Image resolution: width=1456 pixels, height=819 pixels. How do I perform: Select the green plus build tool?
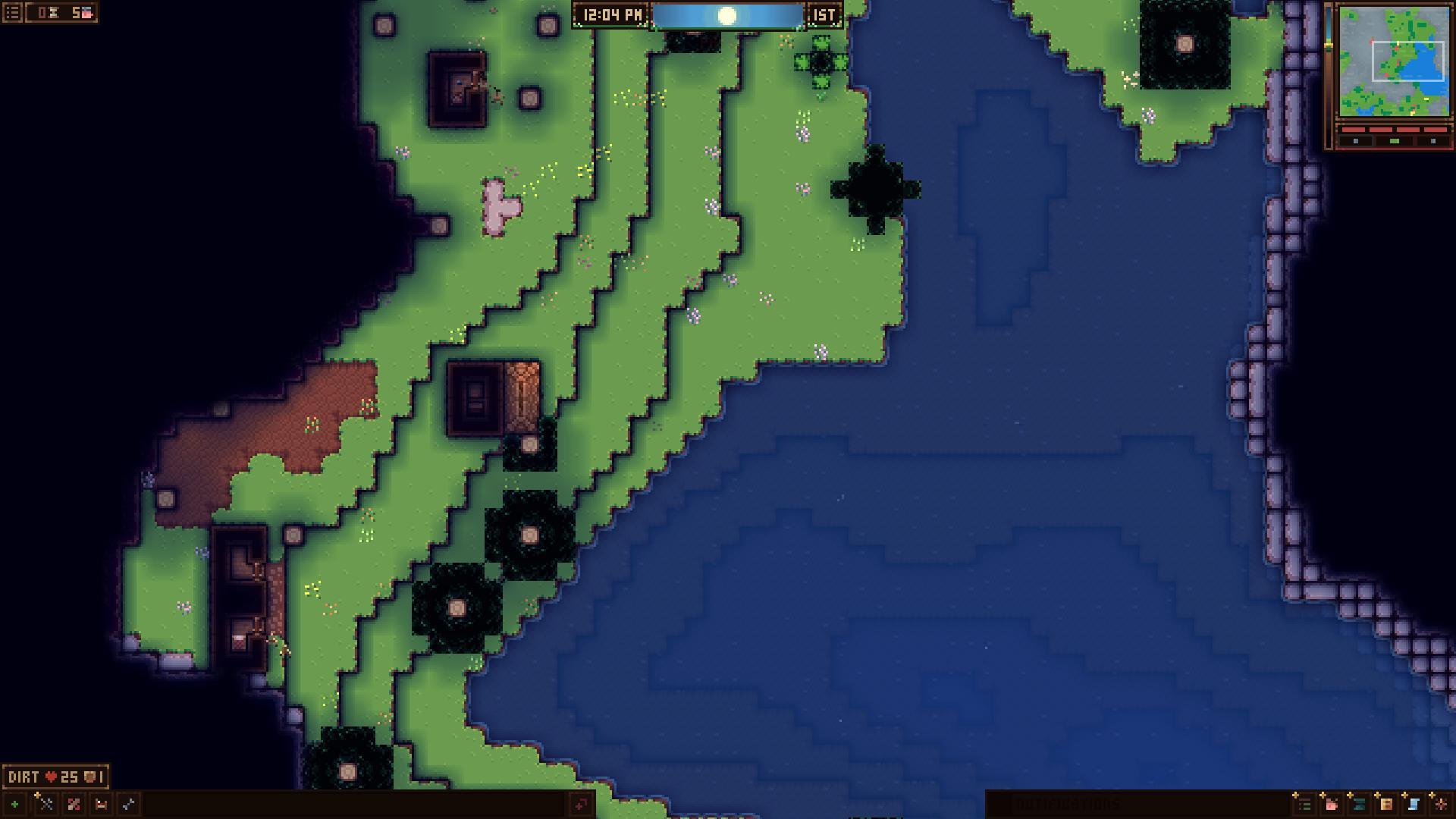[15, 804]
